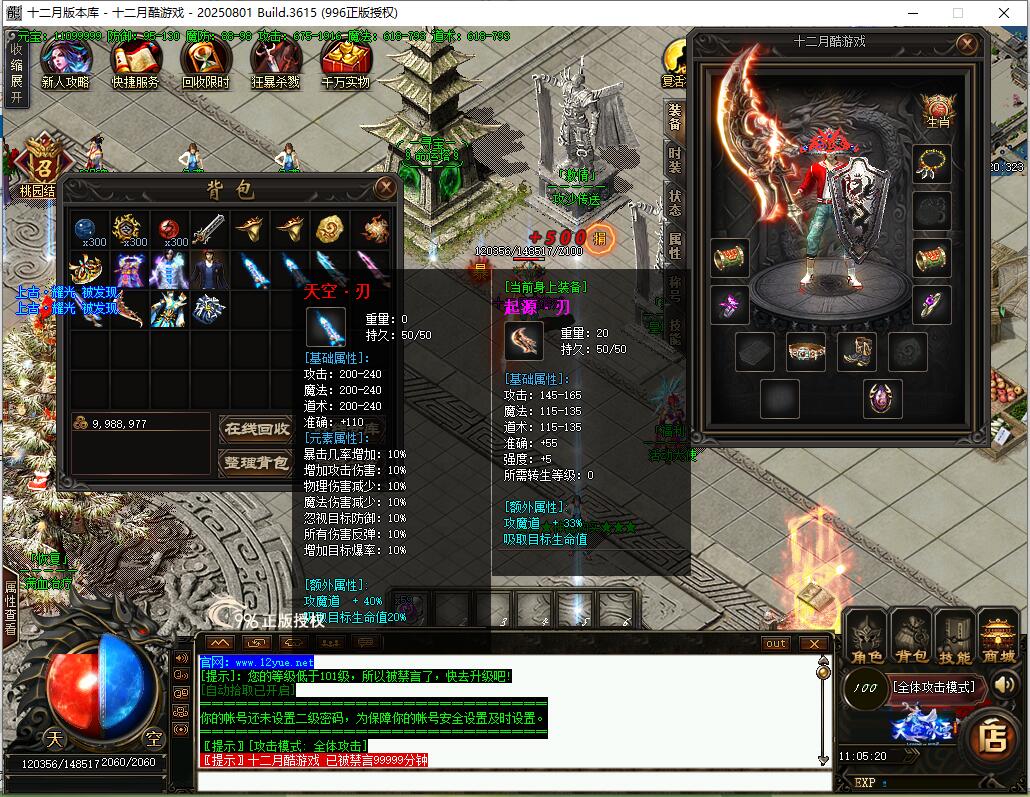
Task: Open the 商城 shop menu
Action: (998, 638)
